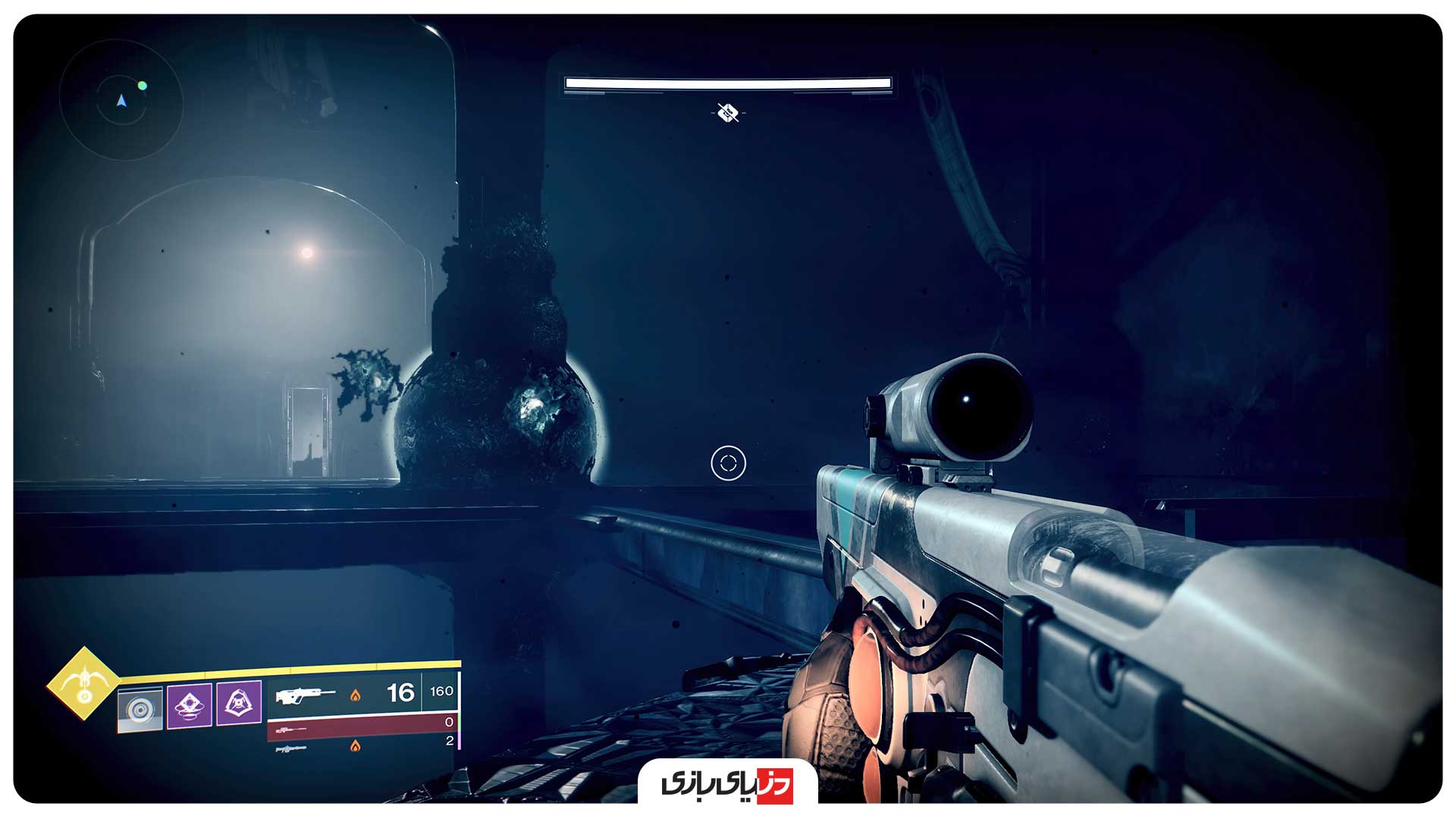Toggle the greyed-out circular ability icon

pos(140,708)
